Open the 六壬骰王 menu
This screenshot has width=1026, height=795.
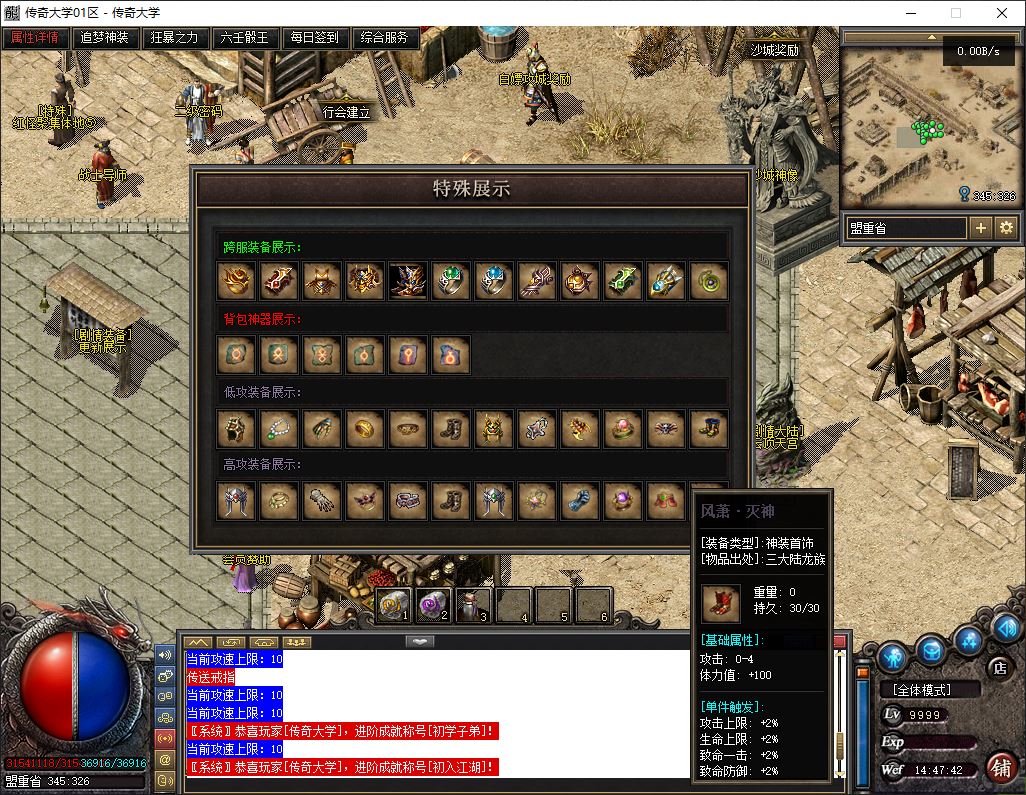click(x=245, y=38)
